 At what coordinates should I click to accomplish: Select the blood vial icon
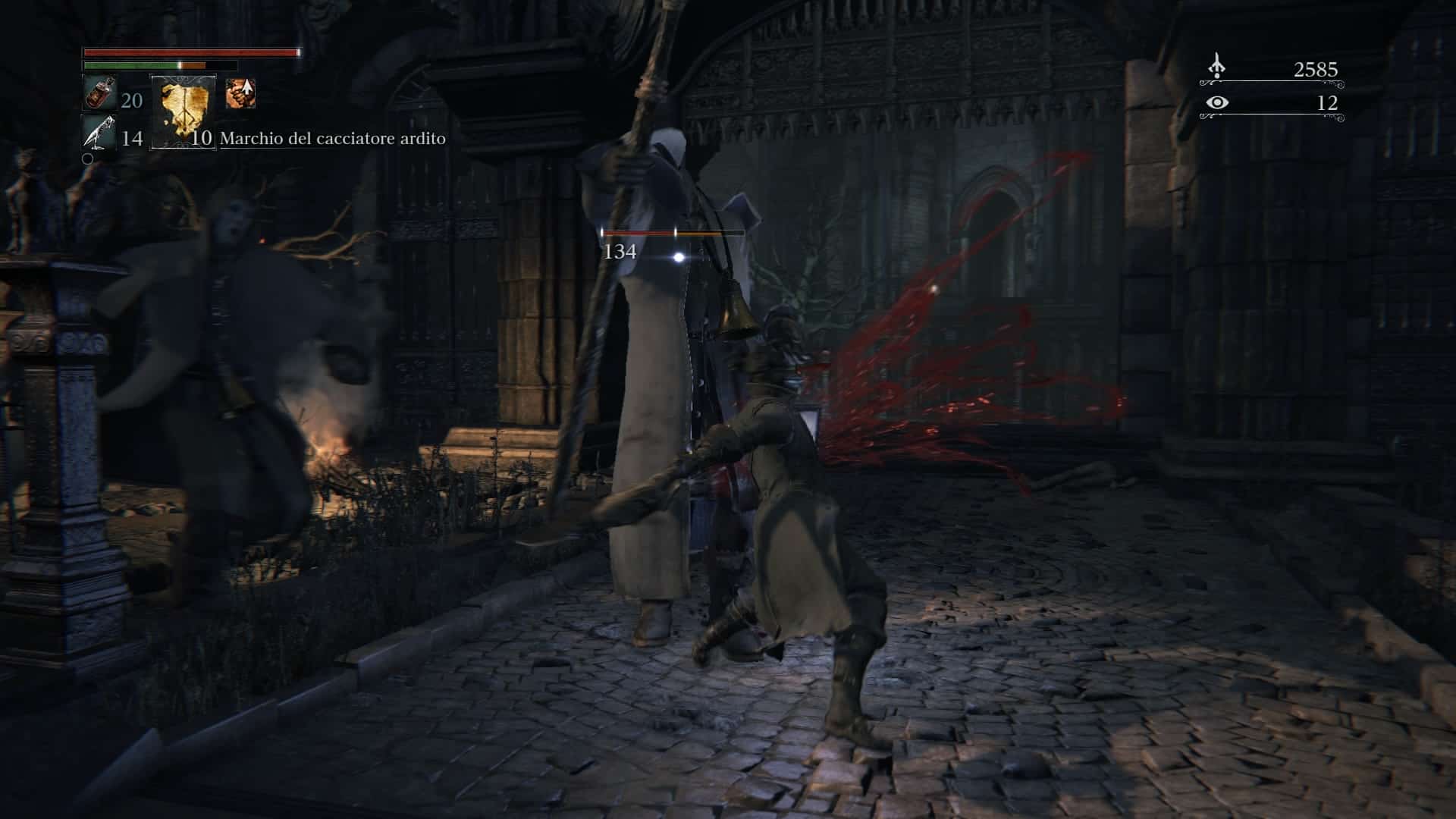click(99, 95)
